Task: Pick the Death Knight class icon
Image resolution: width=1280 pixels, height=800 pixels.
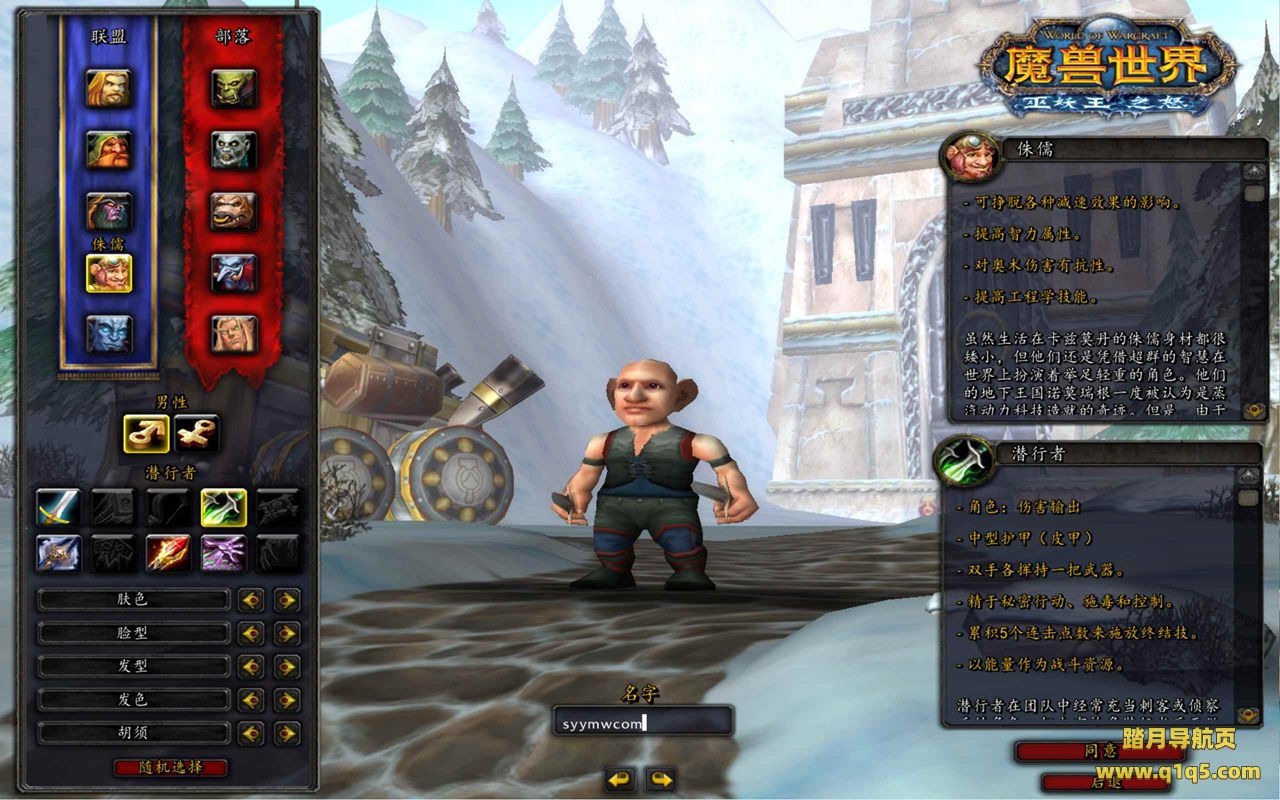Action: (58, 552)
